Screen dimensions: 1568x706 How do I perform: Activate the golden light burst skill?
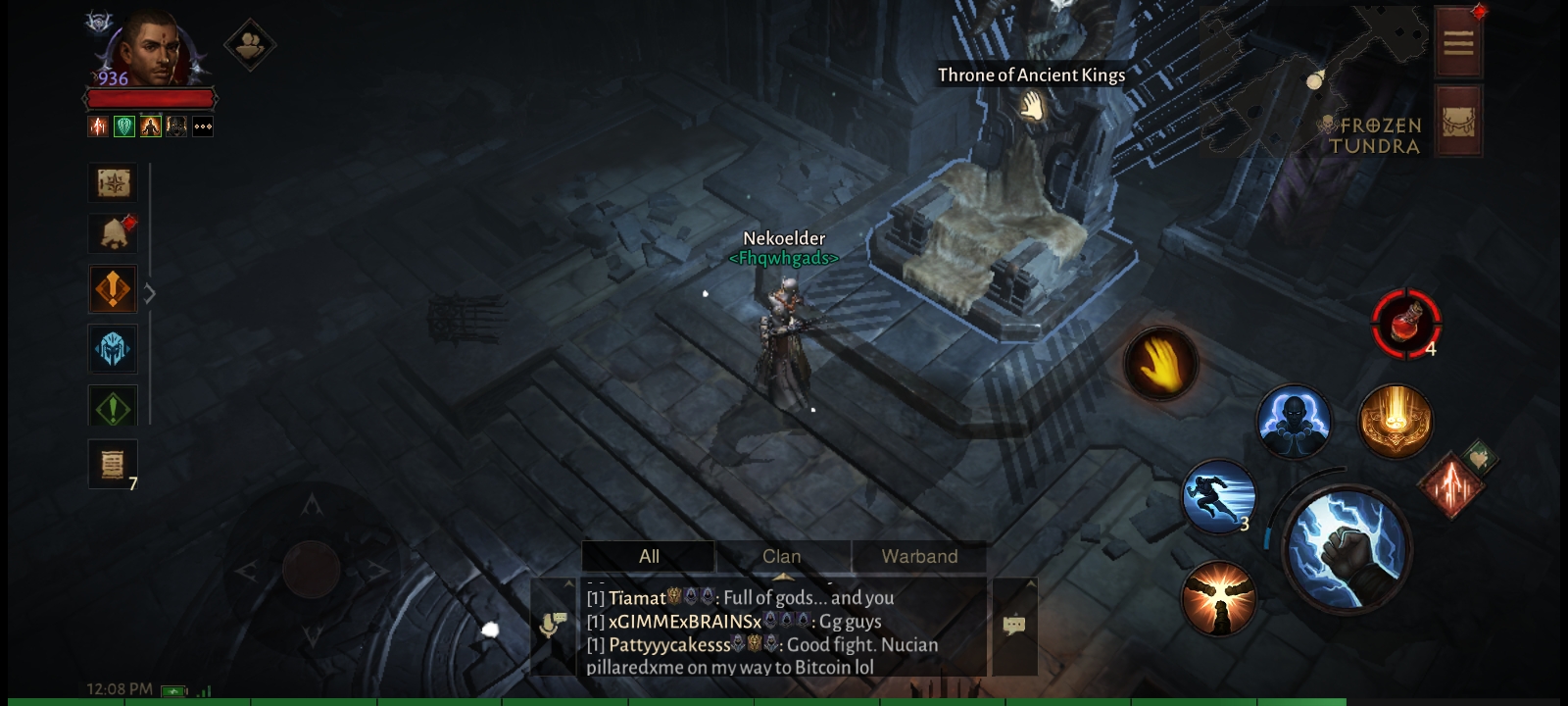pyautogui.click(x=1396, y=421)
